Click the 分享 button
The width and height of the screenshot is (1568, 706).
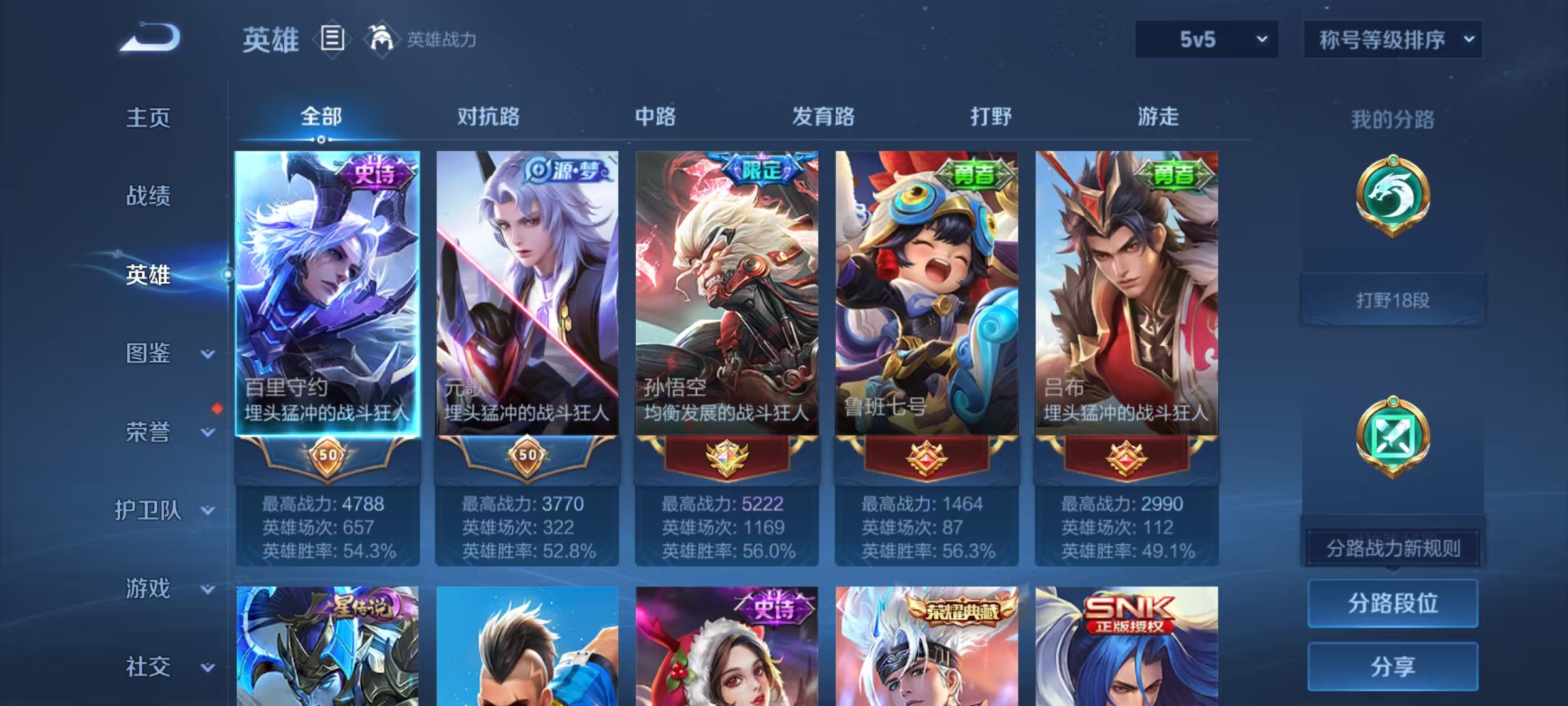tap(1392, 667)
